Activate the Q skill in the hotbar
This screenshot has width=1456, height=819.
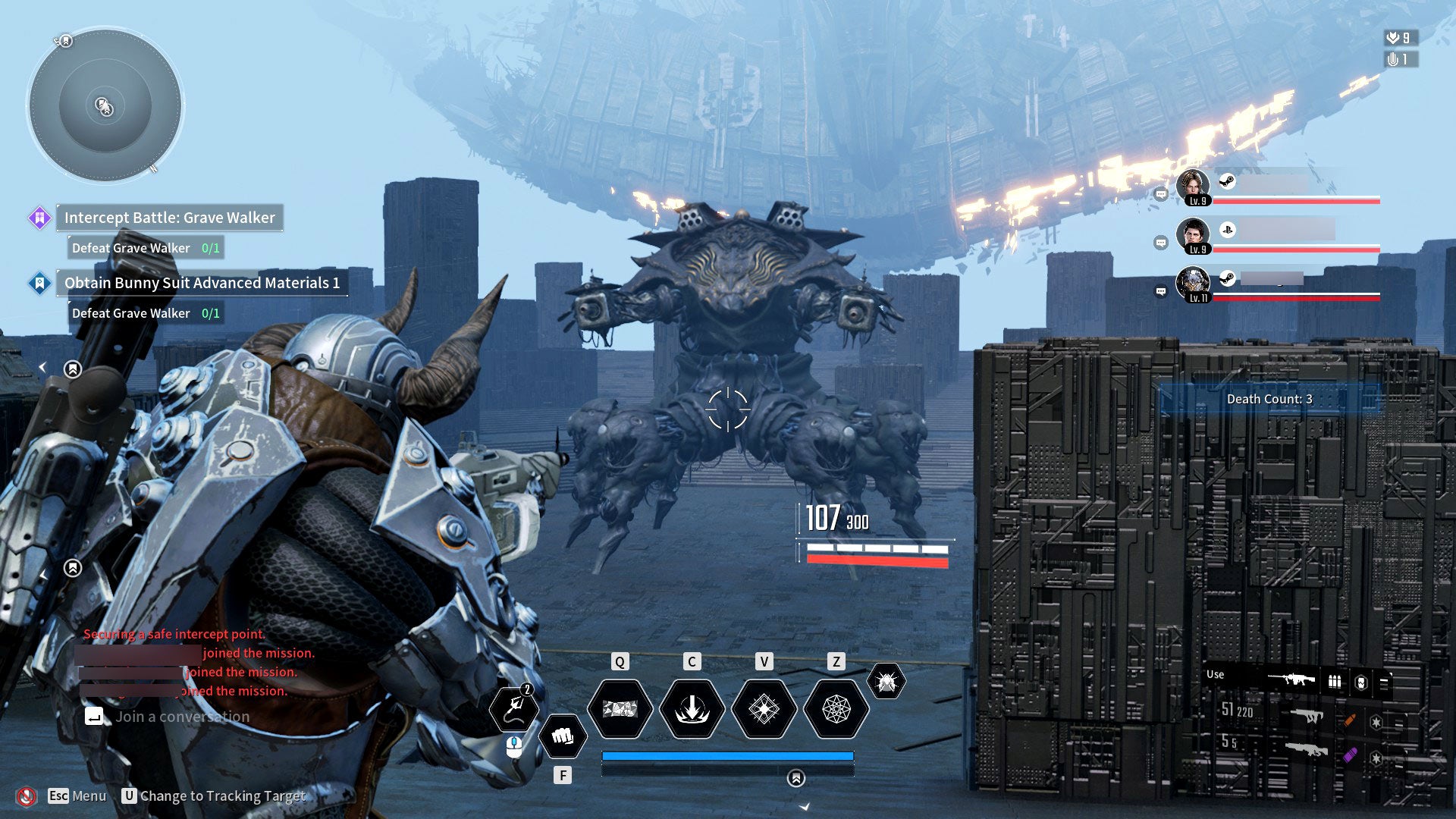[x=622, y=708]
